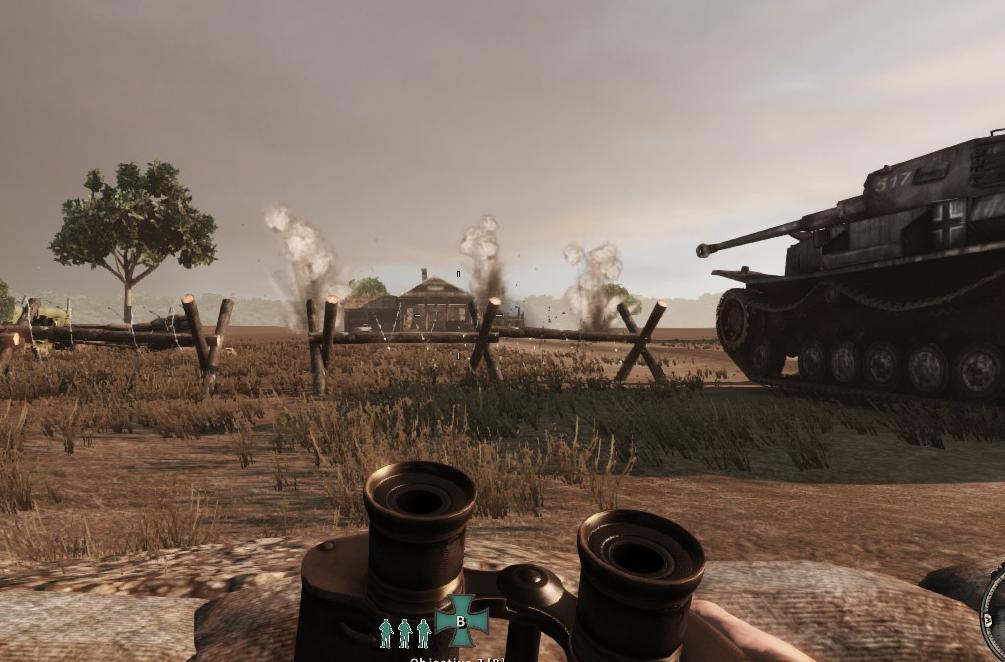Image resolution: width=1005 pixels, height=662 pixels.
Task: Select the objective B iron cross icon
Action: tap(461, 621)
